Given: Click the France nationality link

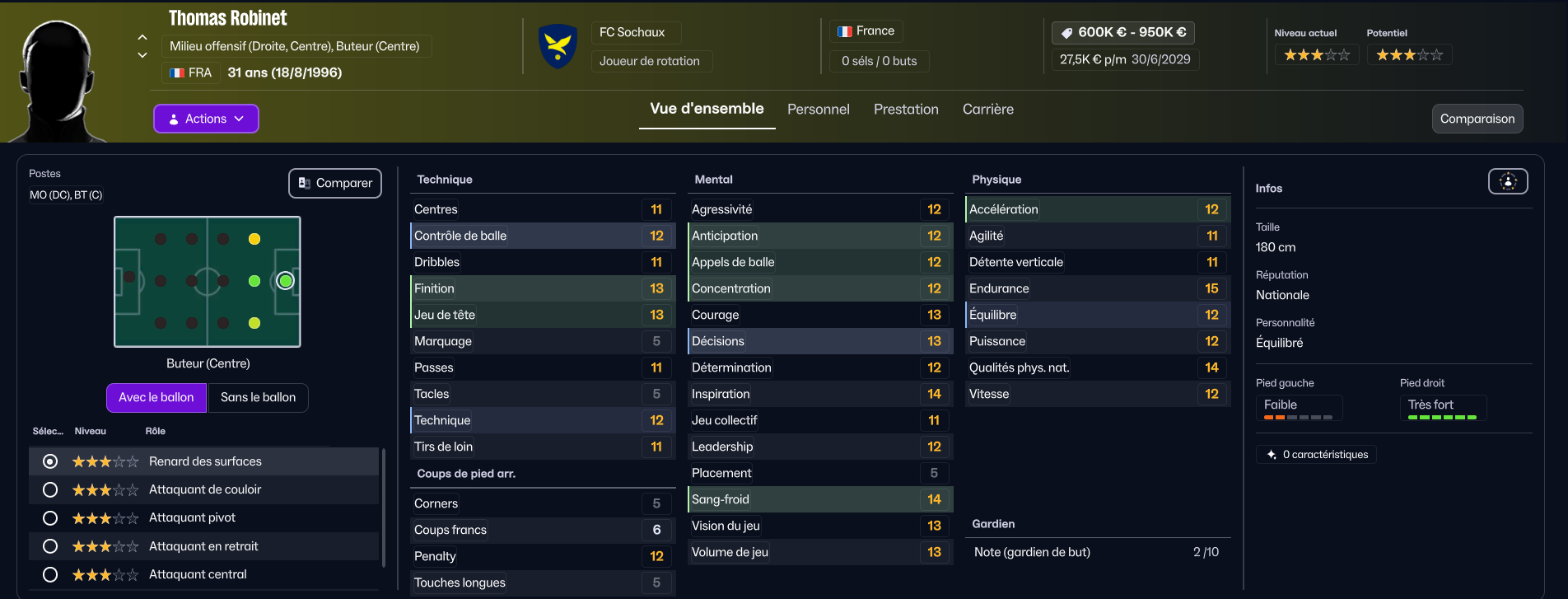Looking at the screenshot, I should (866, 31).
